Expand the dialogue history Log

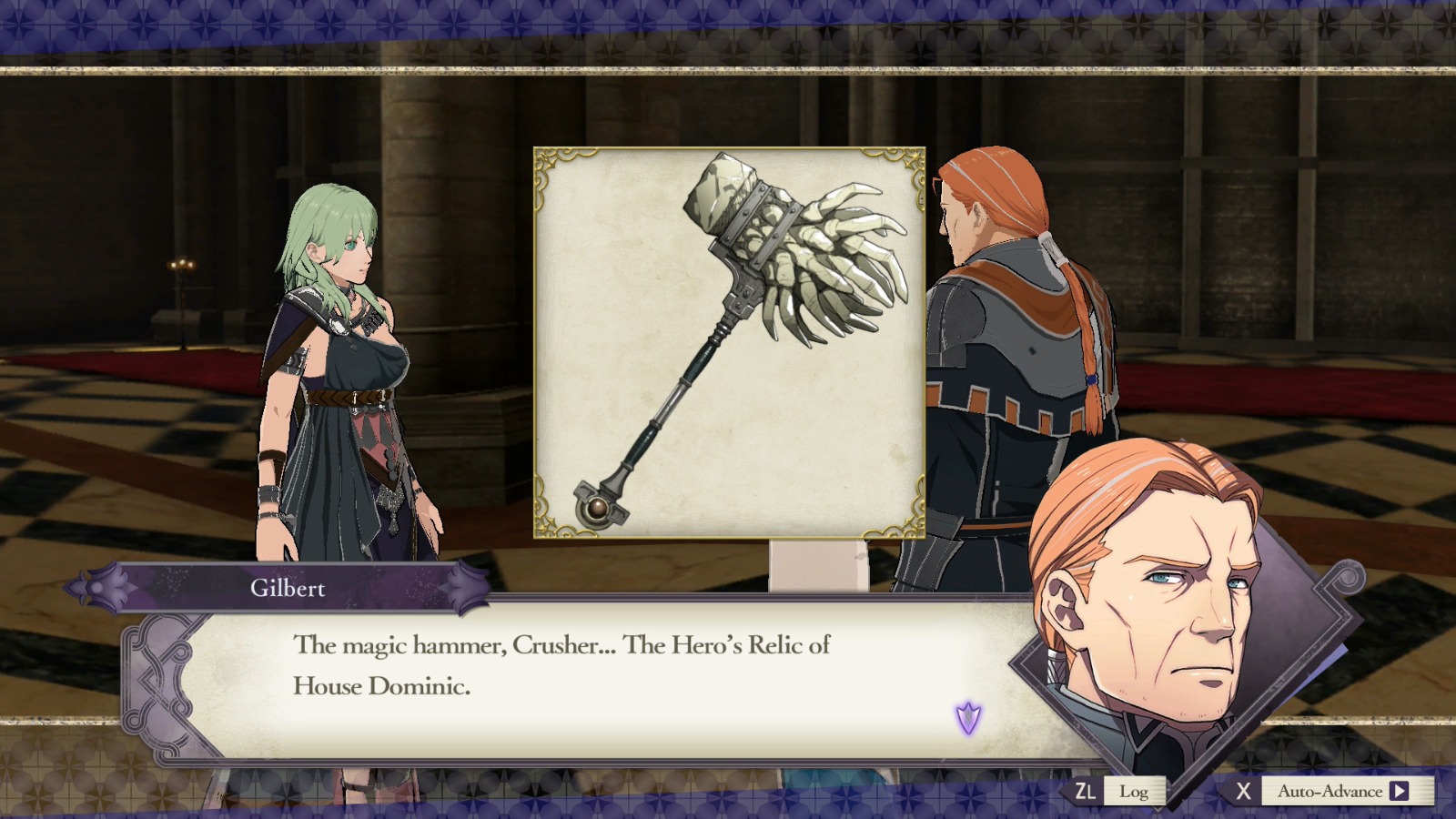tap(1134, 791)
